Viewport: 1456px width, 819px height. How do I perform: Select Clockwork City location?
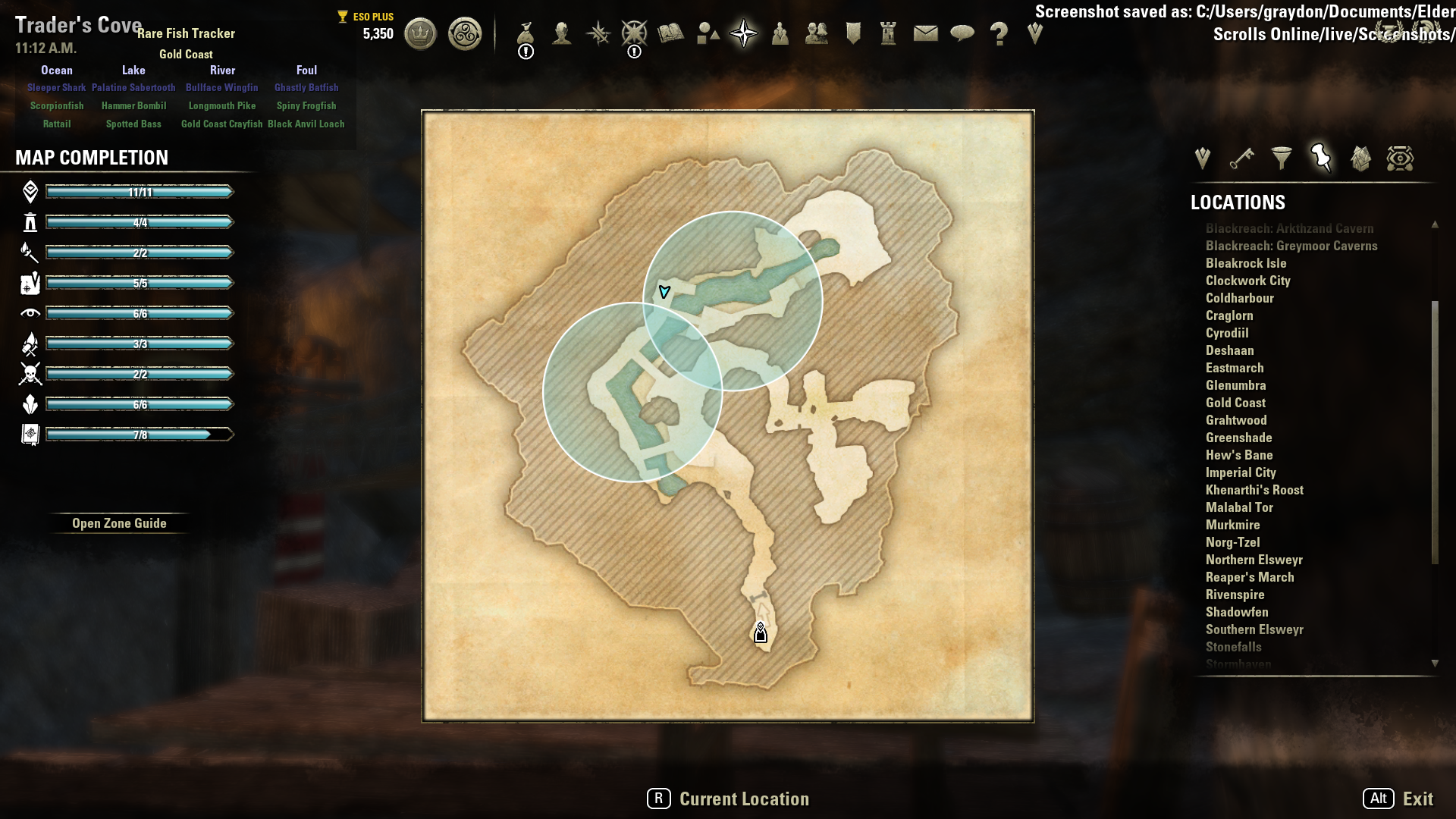point(1247,281)
